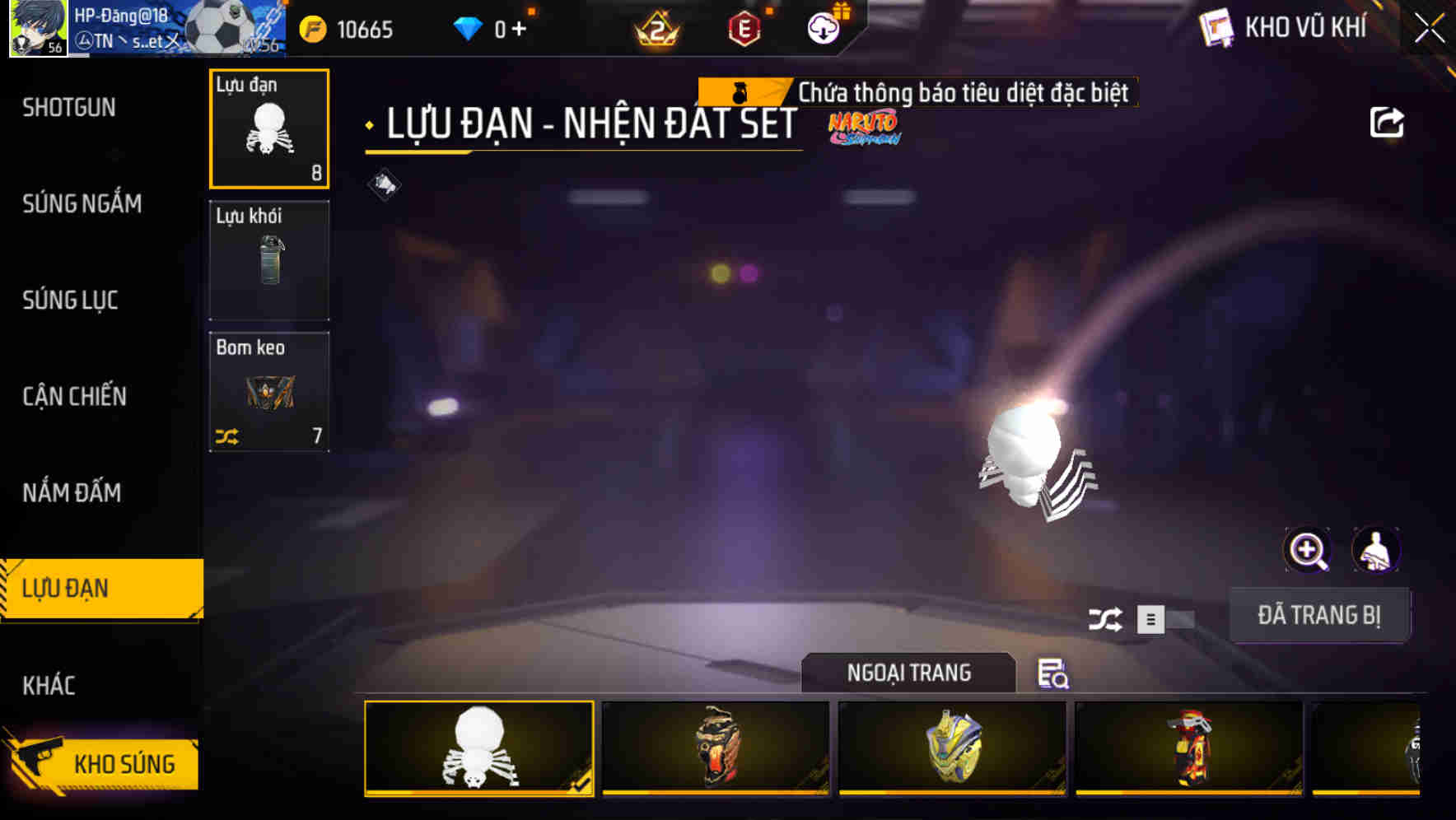This screenshot has height=820, width=1456.
Task: Open the gold coin balance icon
Action: point(313,27)
